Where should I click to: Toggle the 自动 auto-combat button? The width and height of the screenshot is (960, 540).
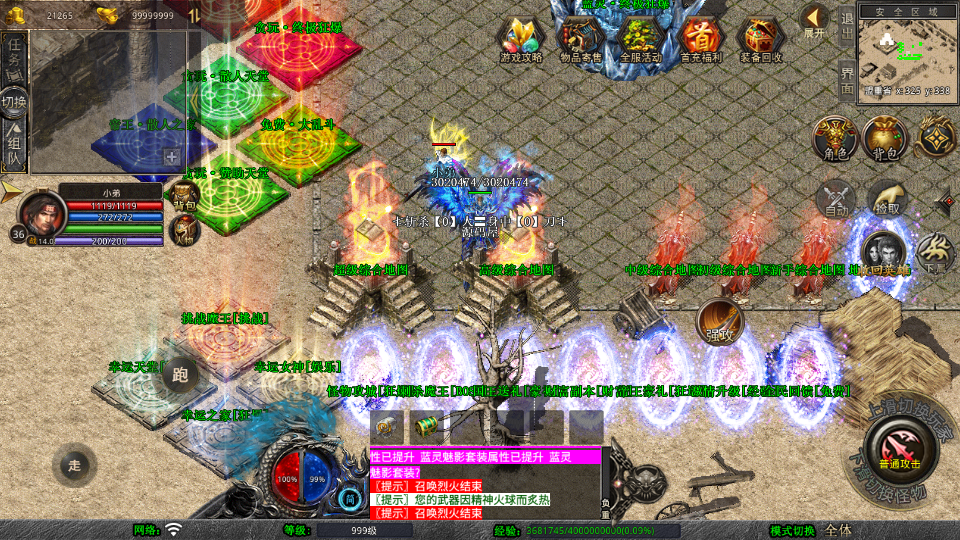pyautogui.click(x=836, y=200)
